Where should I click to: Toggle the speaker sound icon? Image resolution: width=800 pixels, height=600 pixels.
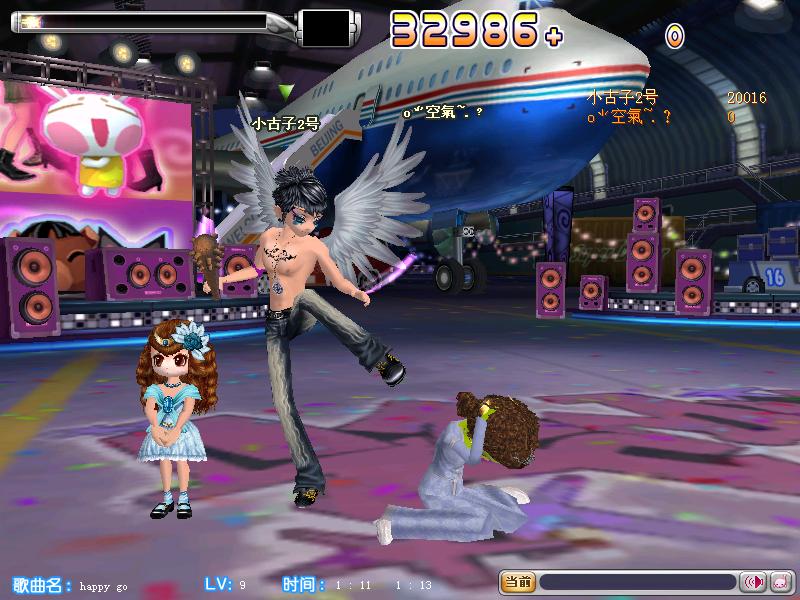tap(752, 582)
